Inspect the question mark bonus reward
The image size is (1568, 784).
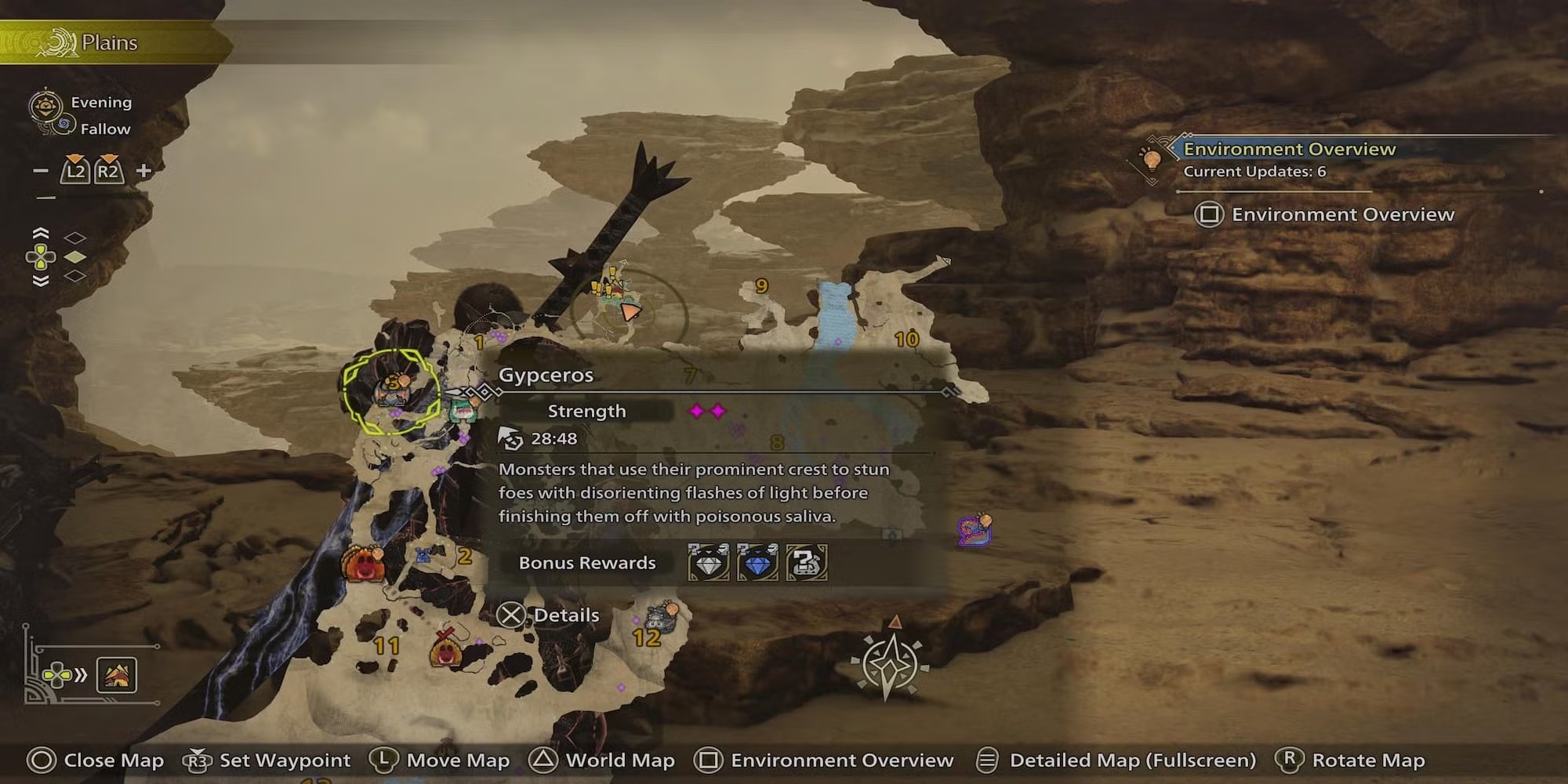pos(806,562)
